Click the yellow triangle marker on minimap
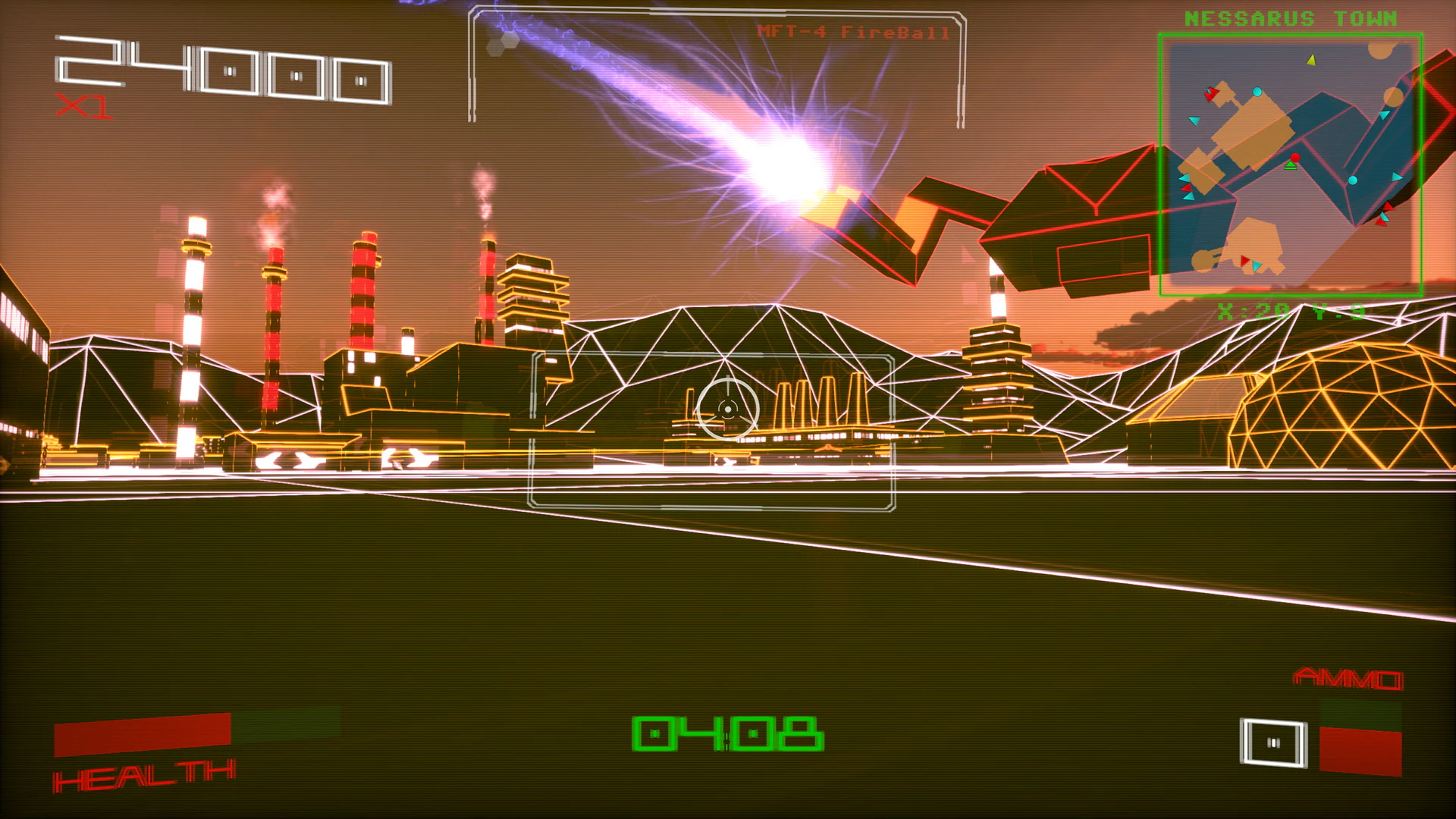 pos(1312,61)
